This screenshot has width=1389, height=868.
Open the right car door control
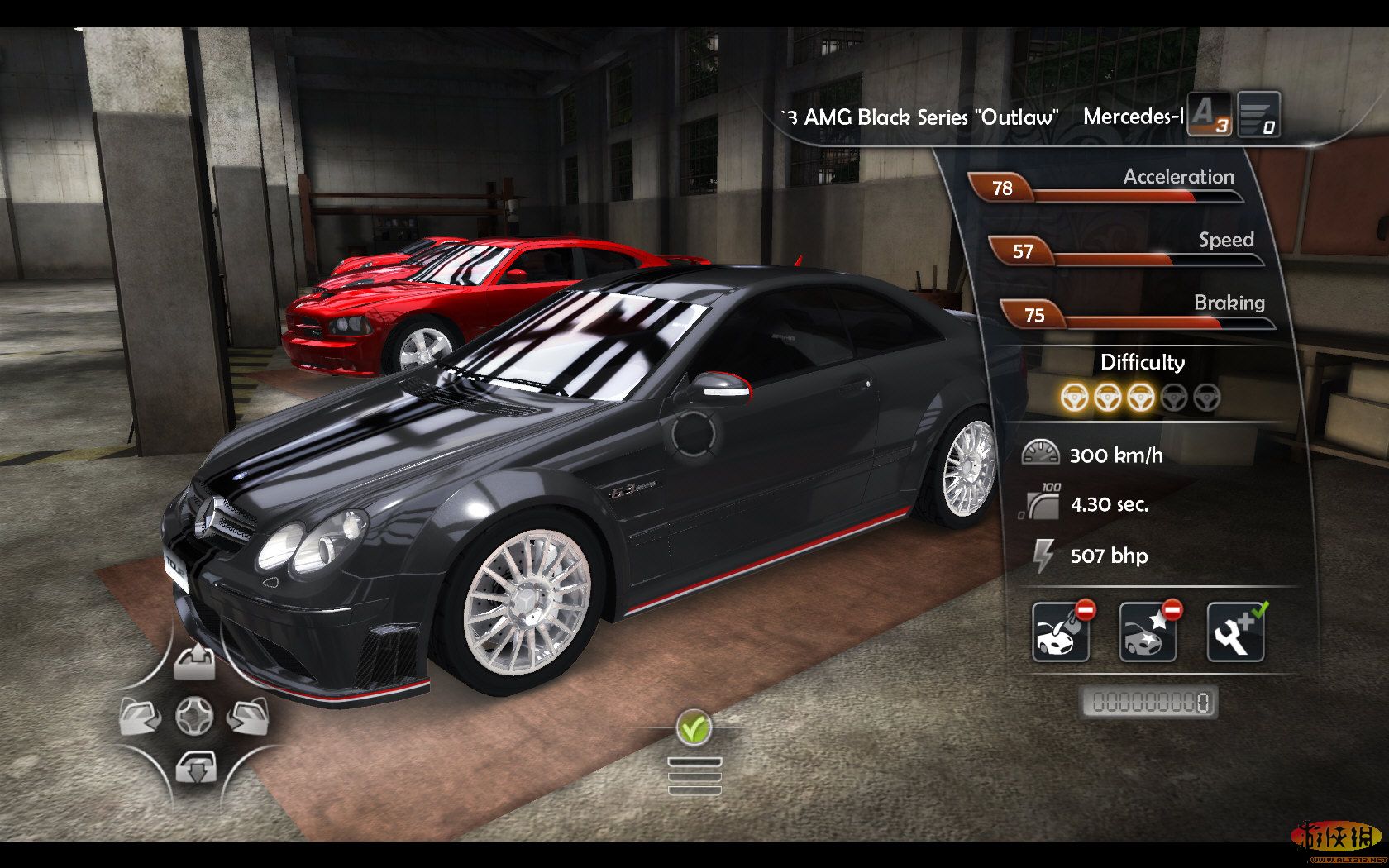point(248,716)
